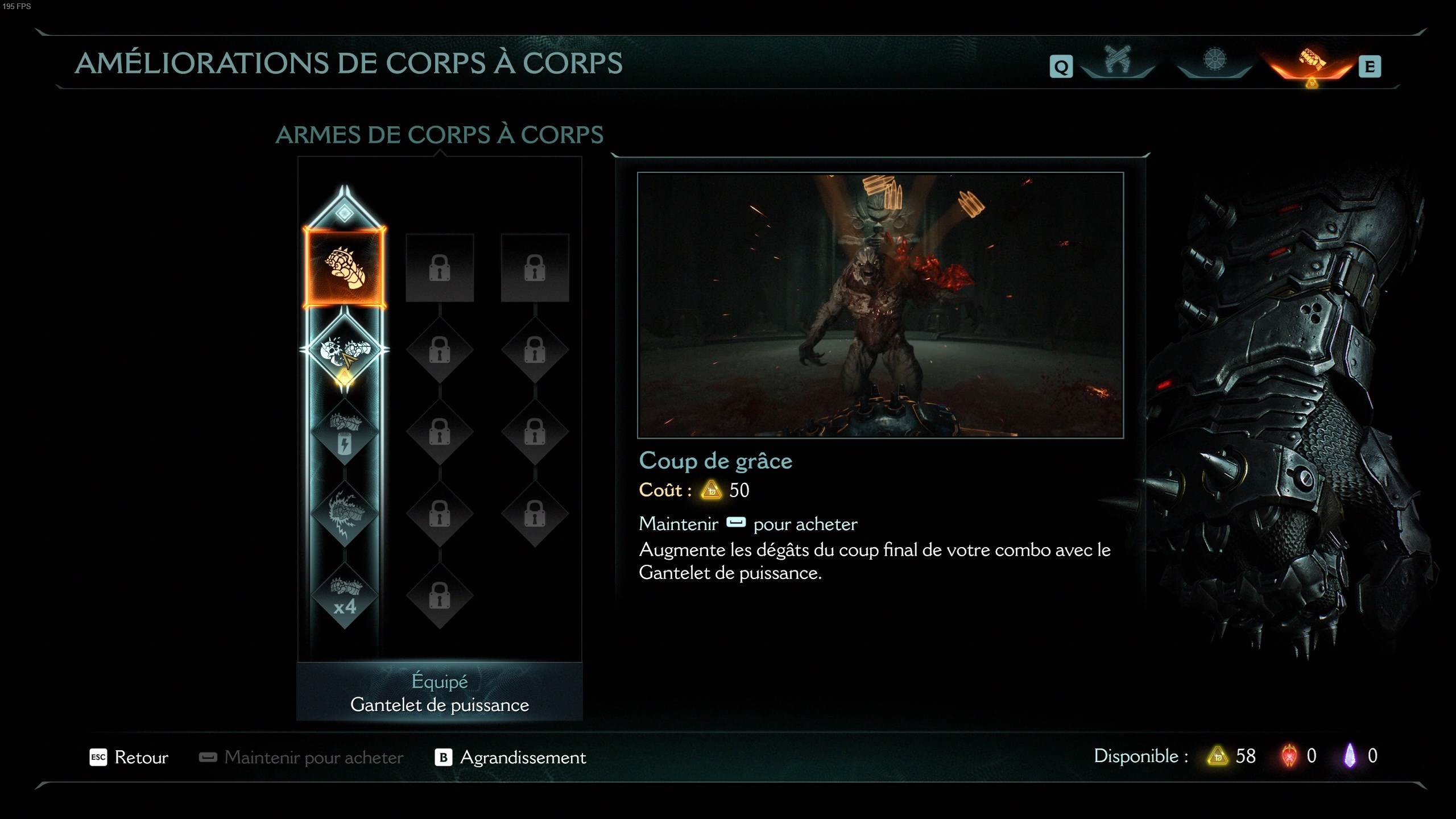Select the electrified gauntlet upgrade node

[x=344, y=512]
